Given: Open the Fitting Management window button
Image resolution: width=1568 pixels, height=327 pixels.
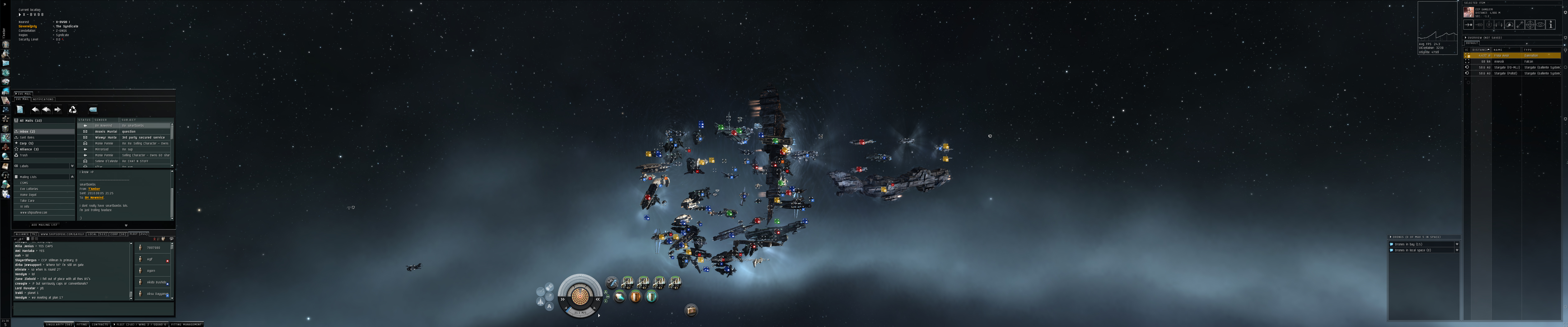Looking at the screenshot, I should 186,325.
